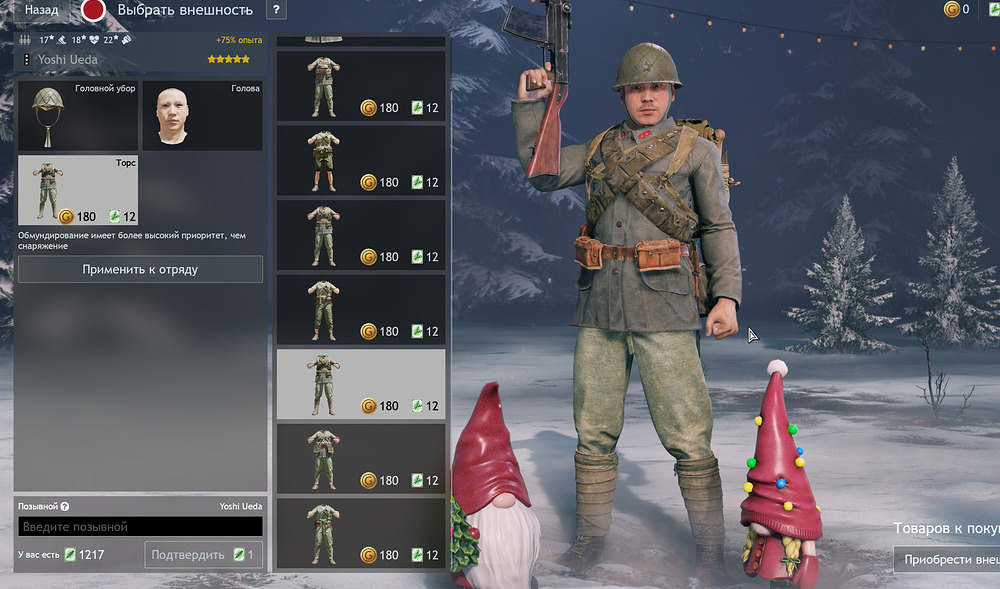This screenshot has height=589, width=1000.
Task: Choose the Голова head appearance slot
Action: tap(202, 116)
